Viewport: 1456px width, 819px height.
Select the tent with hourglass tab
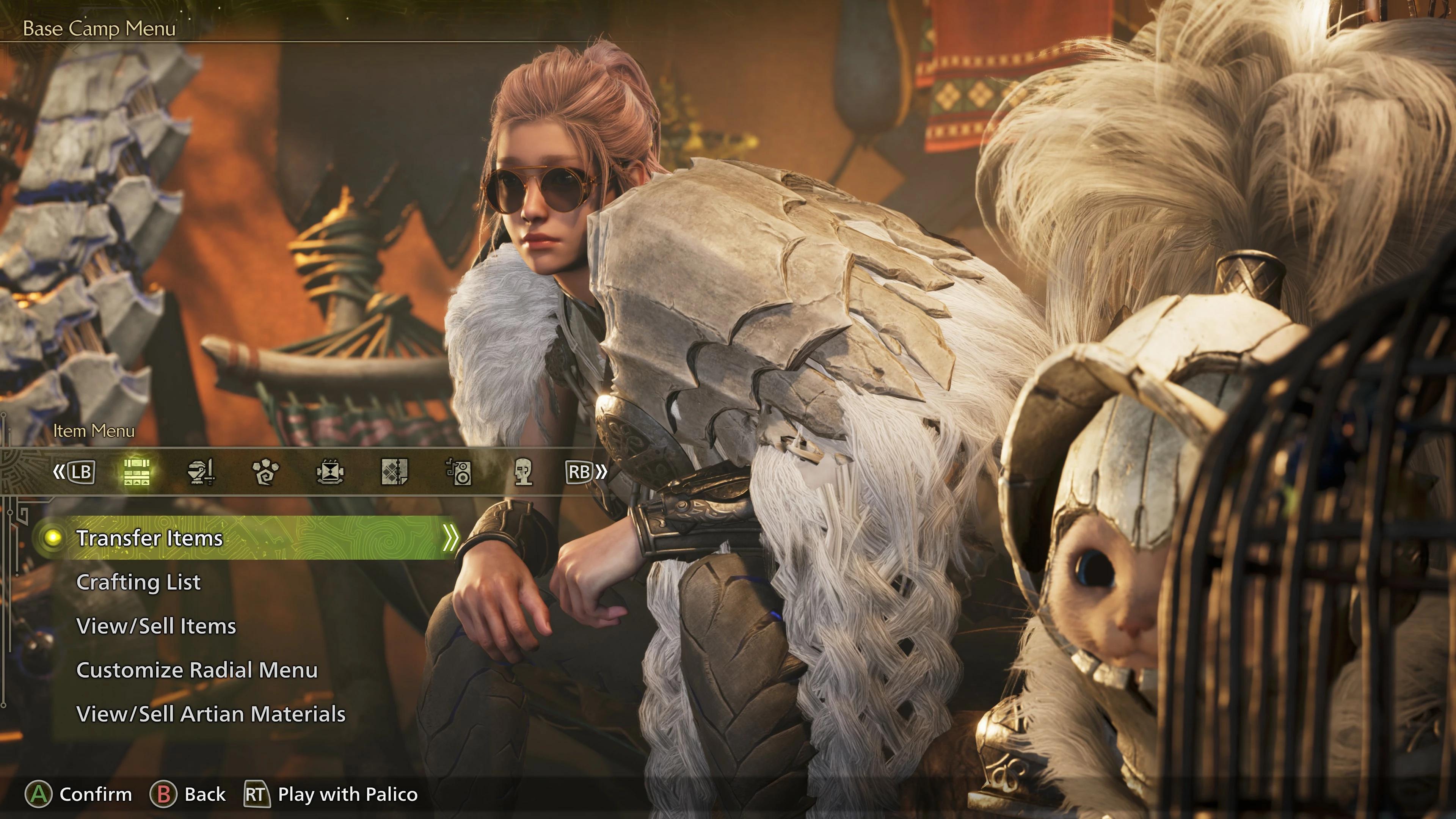point(330,472)
